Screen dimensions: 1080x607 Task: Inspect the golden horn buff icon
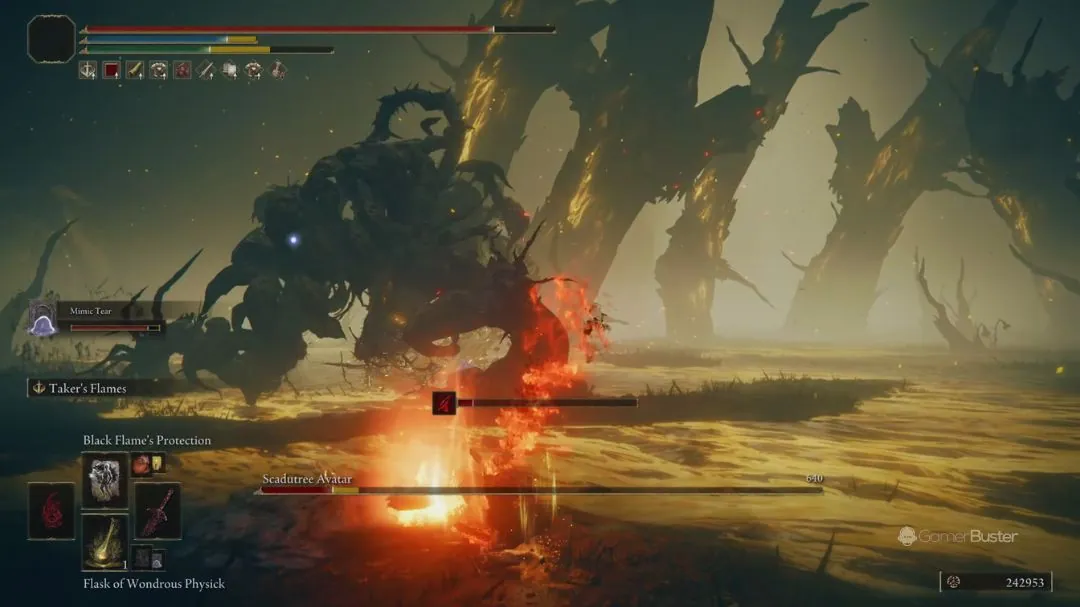(x=134, y=70)
